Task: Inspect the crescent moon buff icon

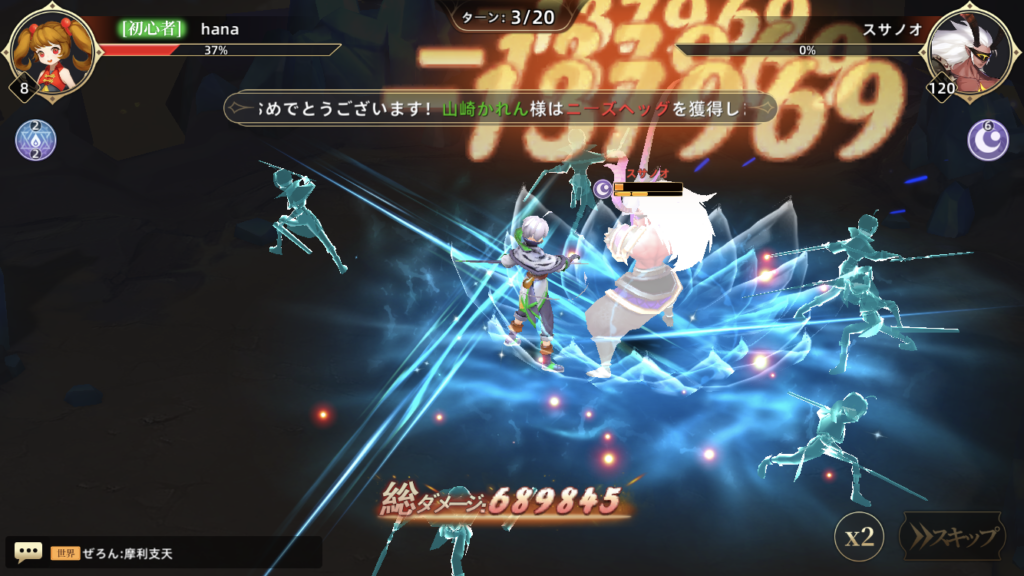Action: click(x=987, y=140)
